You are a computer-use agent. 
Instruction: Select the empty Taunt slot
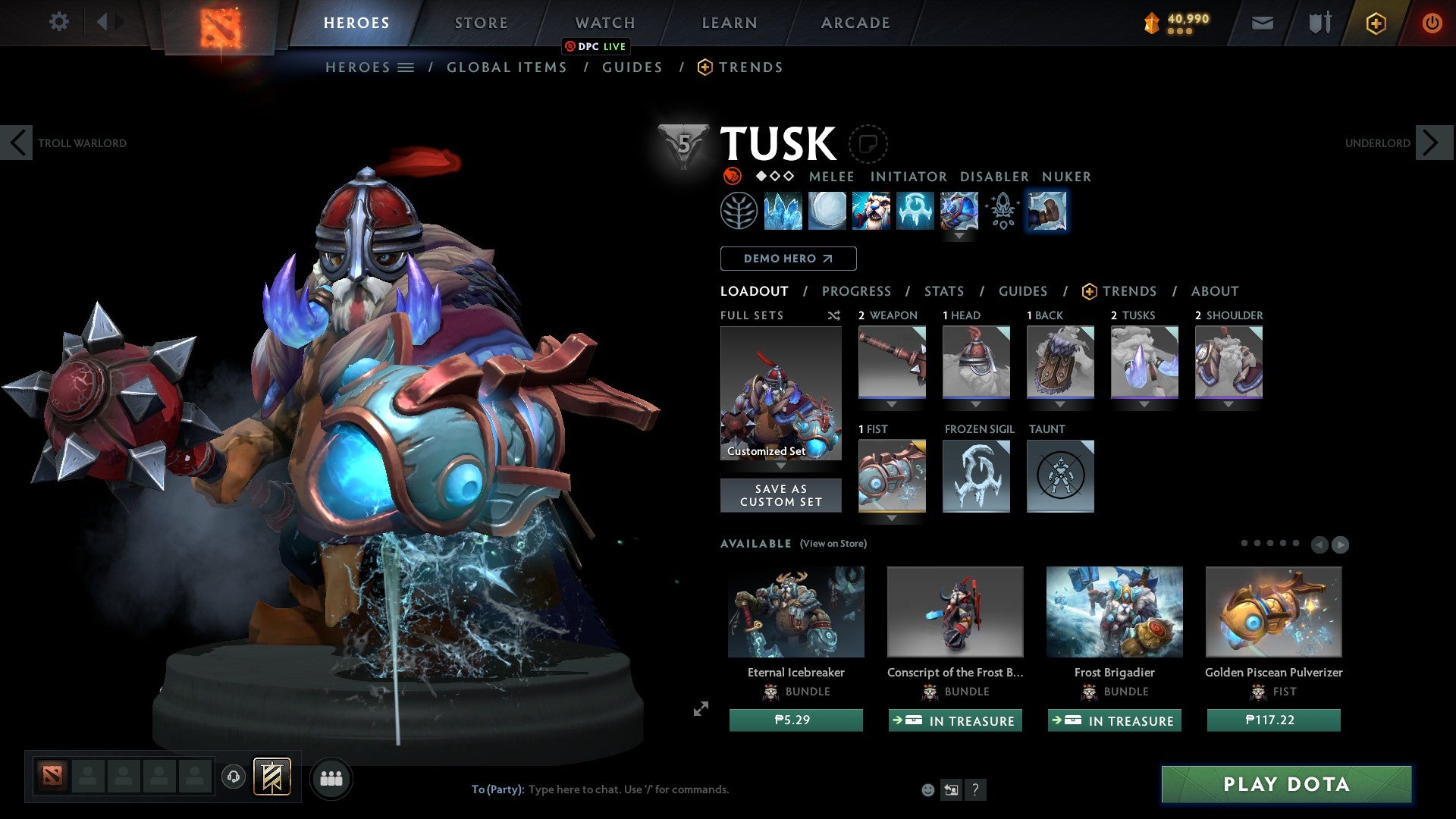pyautogui.click(x=1060, y=476)
